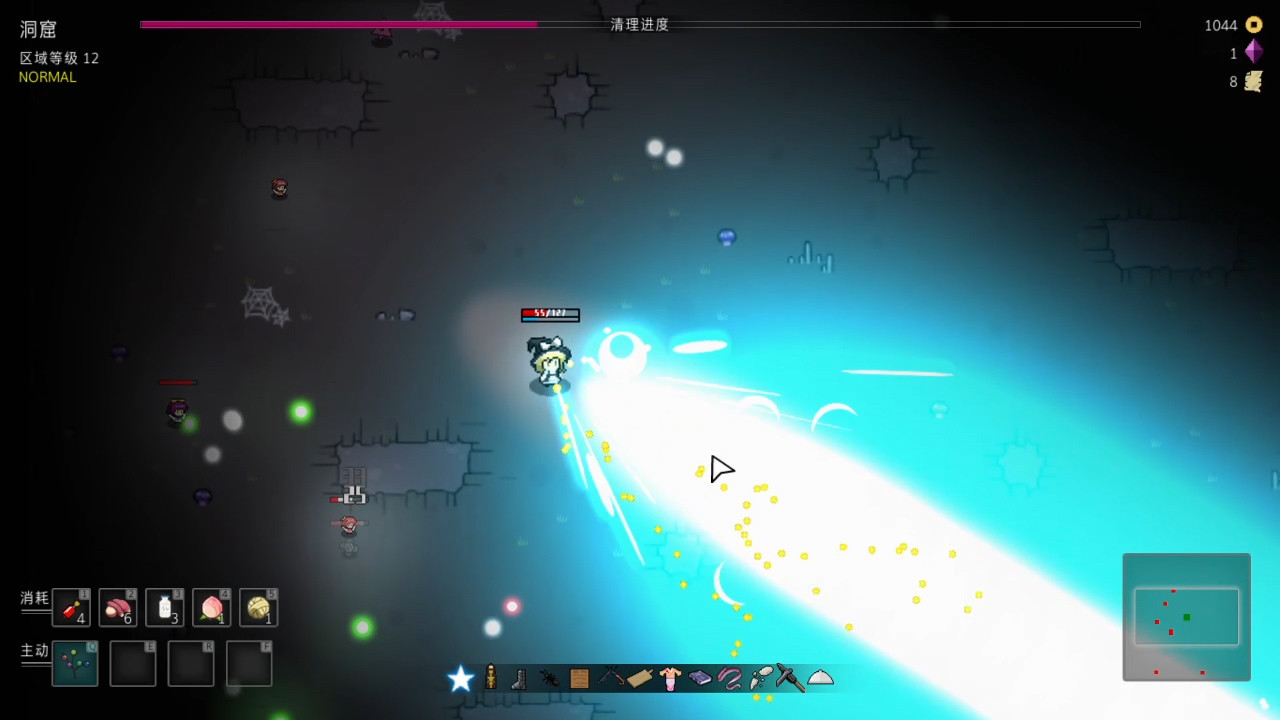Screen dimensions: 1280x720
Task: Click the parchment currency icon showing 8
Action: (1254, 81)
